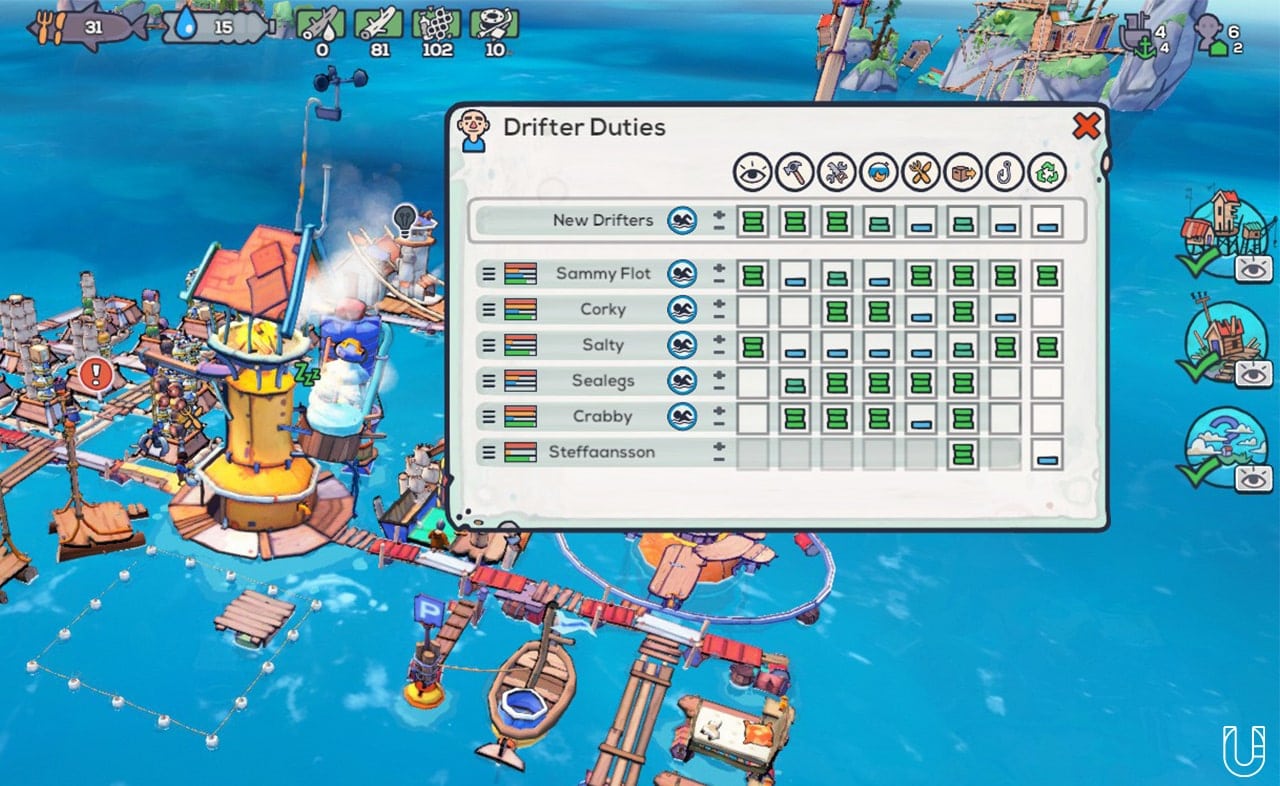Click Crabby's fishing priority cell in the grid

[x=1006, y=417]
